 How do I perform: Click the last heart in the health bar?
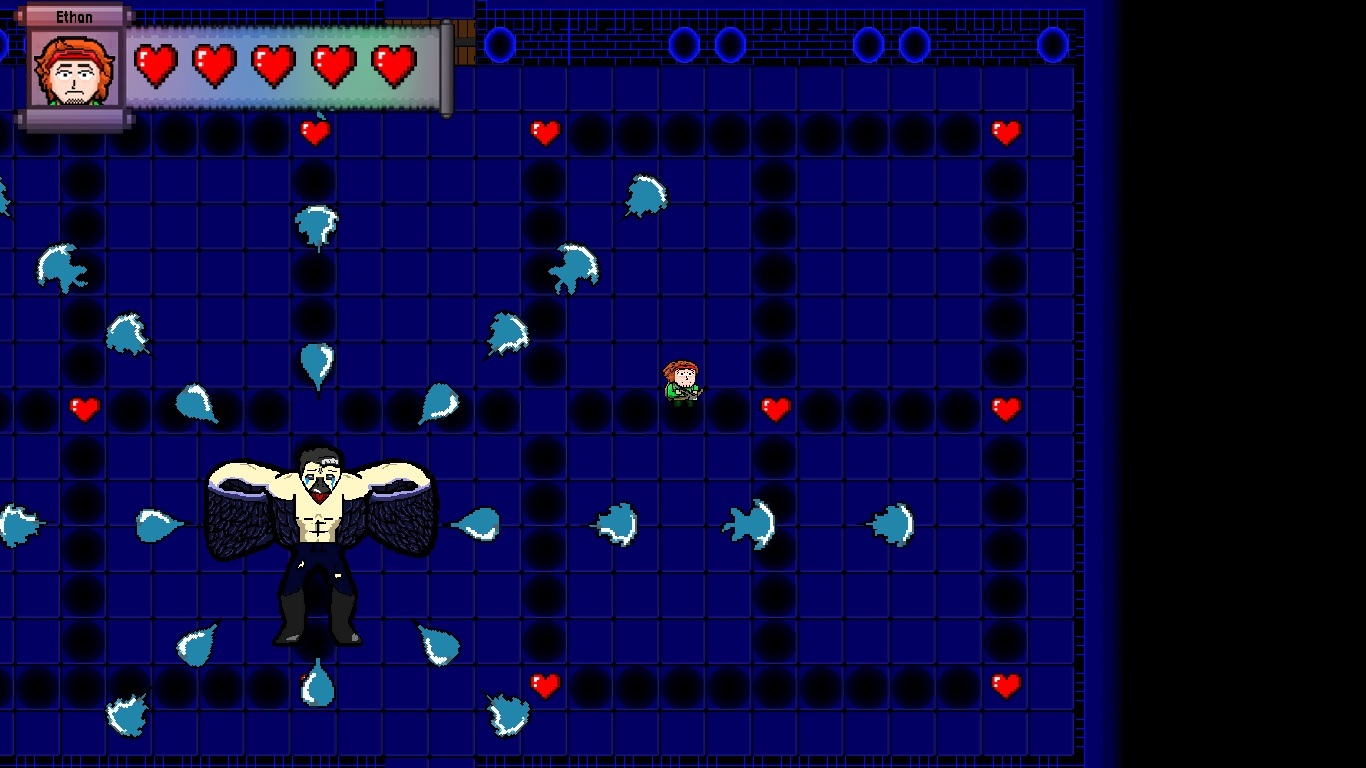pyautogui.click(x=396, y=66)
